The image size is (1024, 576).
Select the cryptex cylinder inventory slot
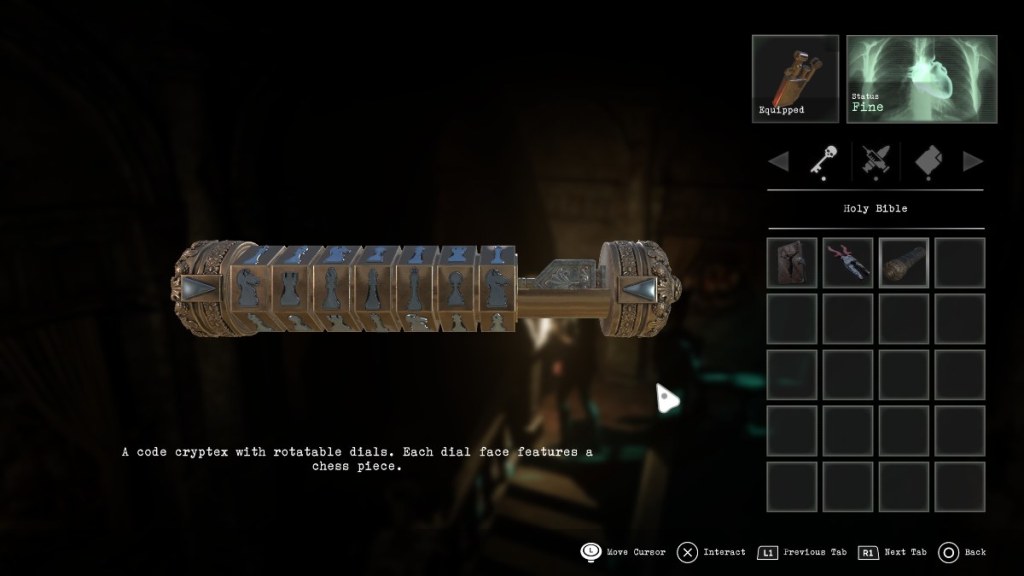(904, 262)
